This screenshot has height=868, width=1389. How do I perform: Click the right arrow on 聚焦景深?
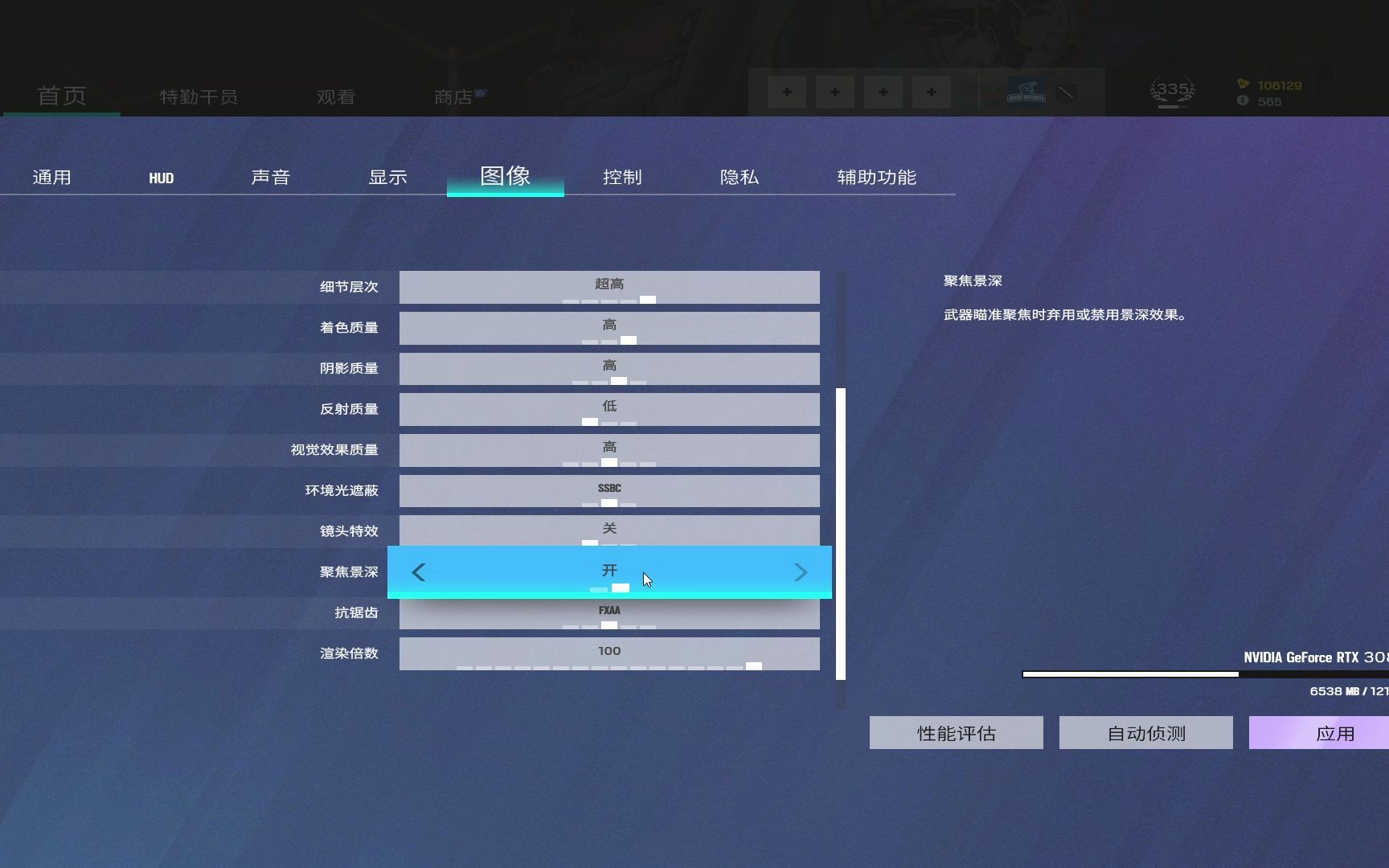coord(801,571)
